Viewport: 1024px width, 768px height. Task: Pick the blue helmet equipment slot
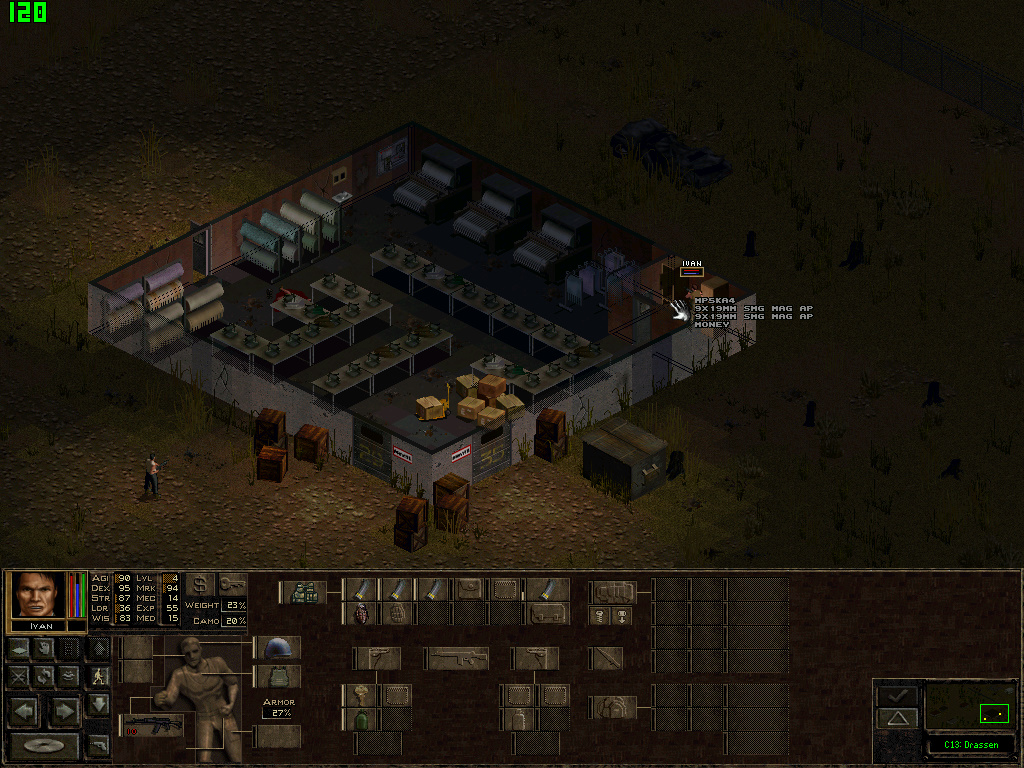[x=277, y=648]
